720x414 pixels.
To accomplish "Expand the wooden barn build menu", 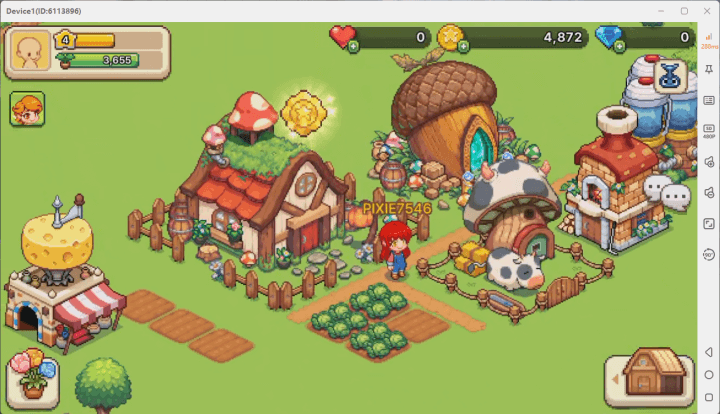I will pos(650,377).
